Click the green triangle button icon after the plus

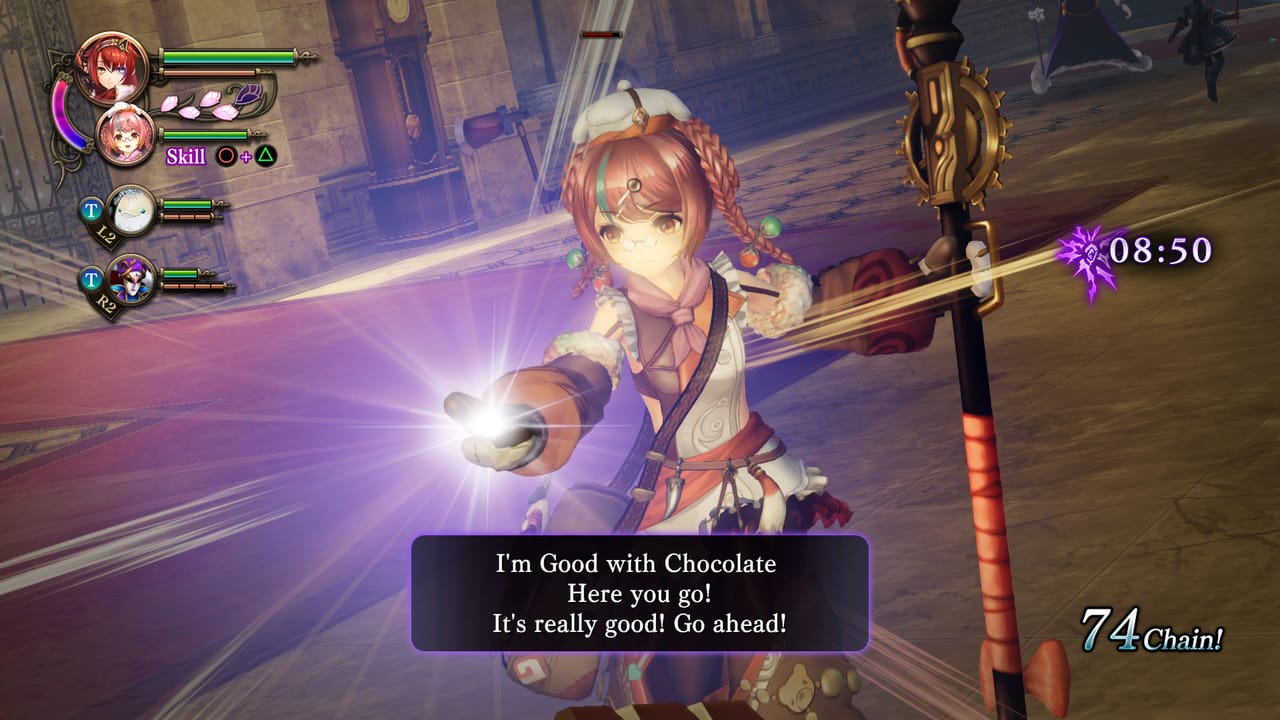(265, 155)
